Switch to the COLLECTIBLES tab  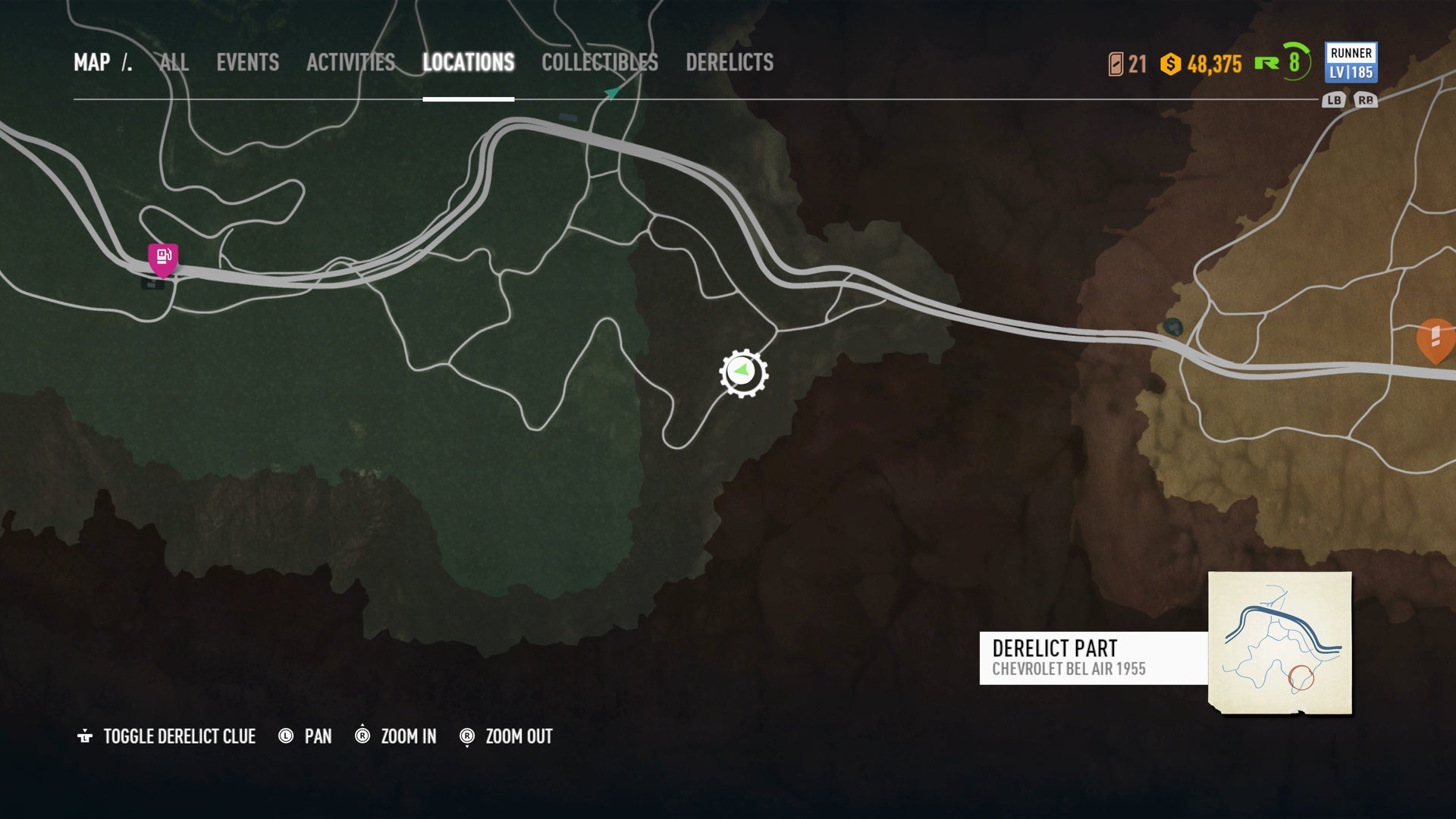click(598, 64)
